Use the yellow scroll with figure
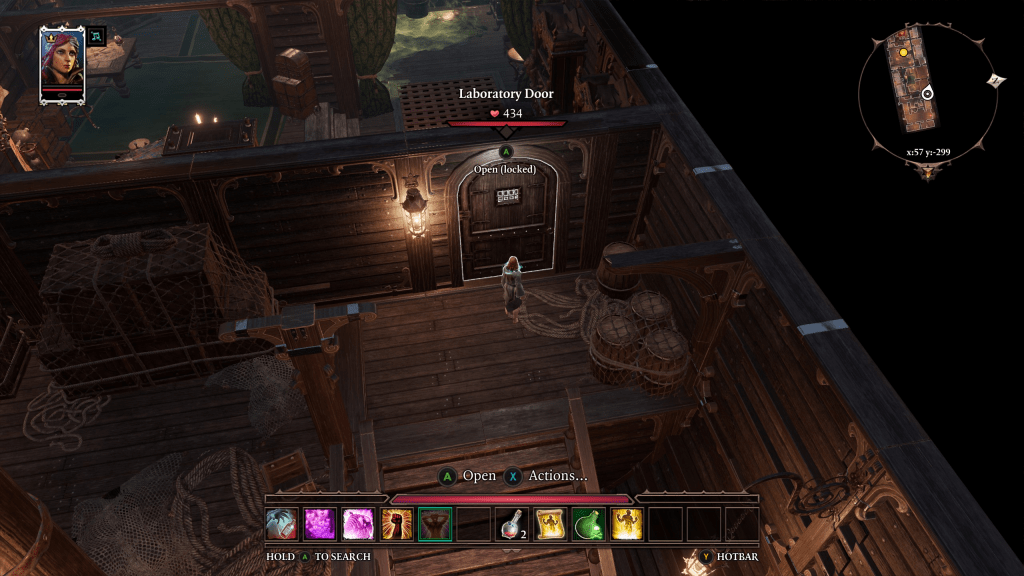 [549, 524]
